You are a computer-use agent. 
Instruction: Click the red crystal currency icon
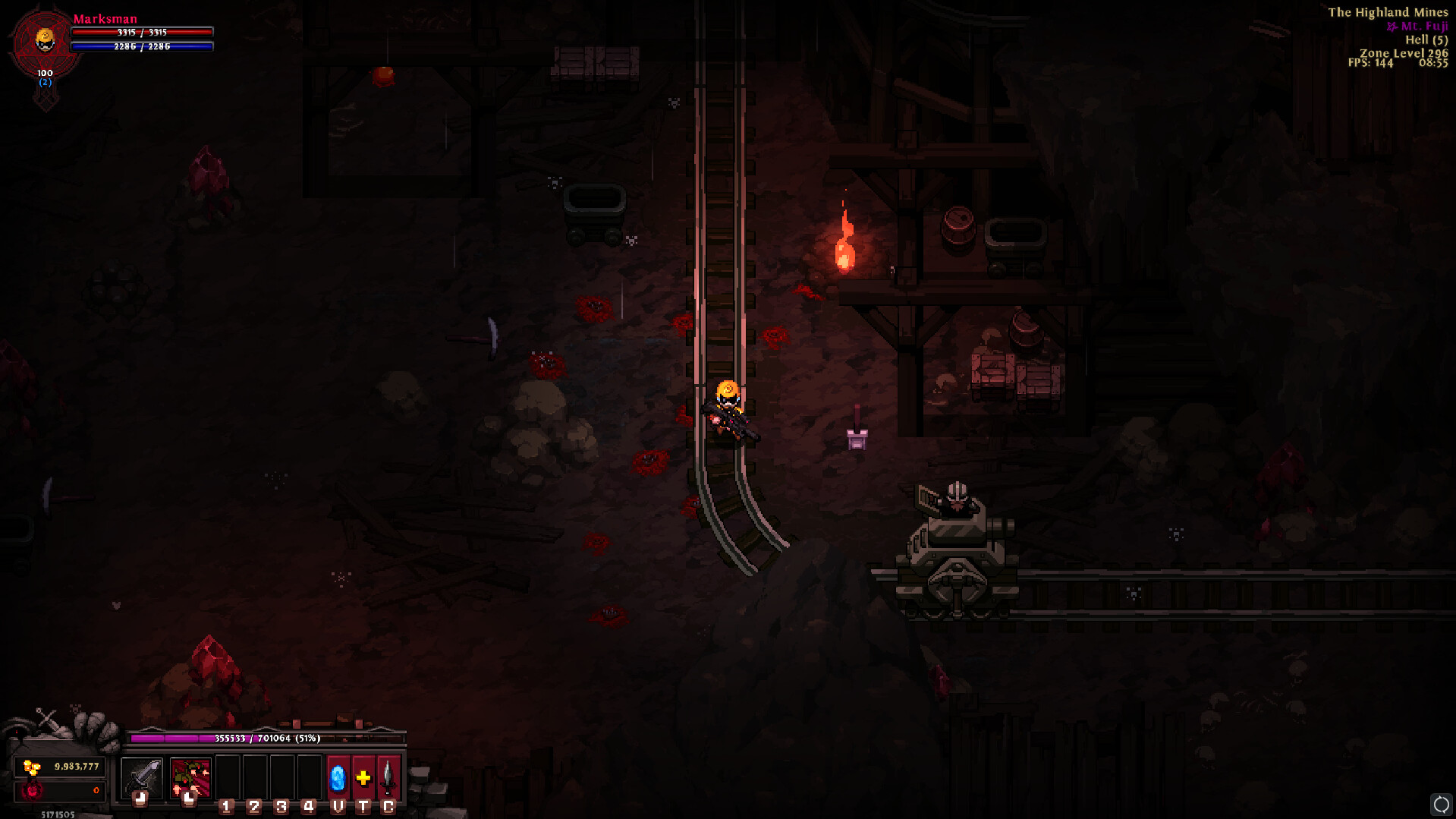click(x=33, y=792)
